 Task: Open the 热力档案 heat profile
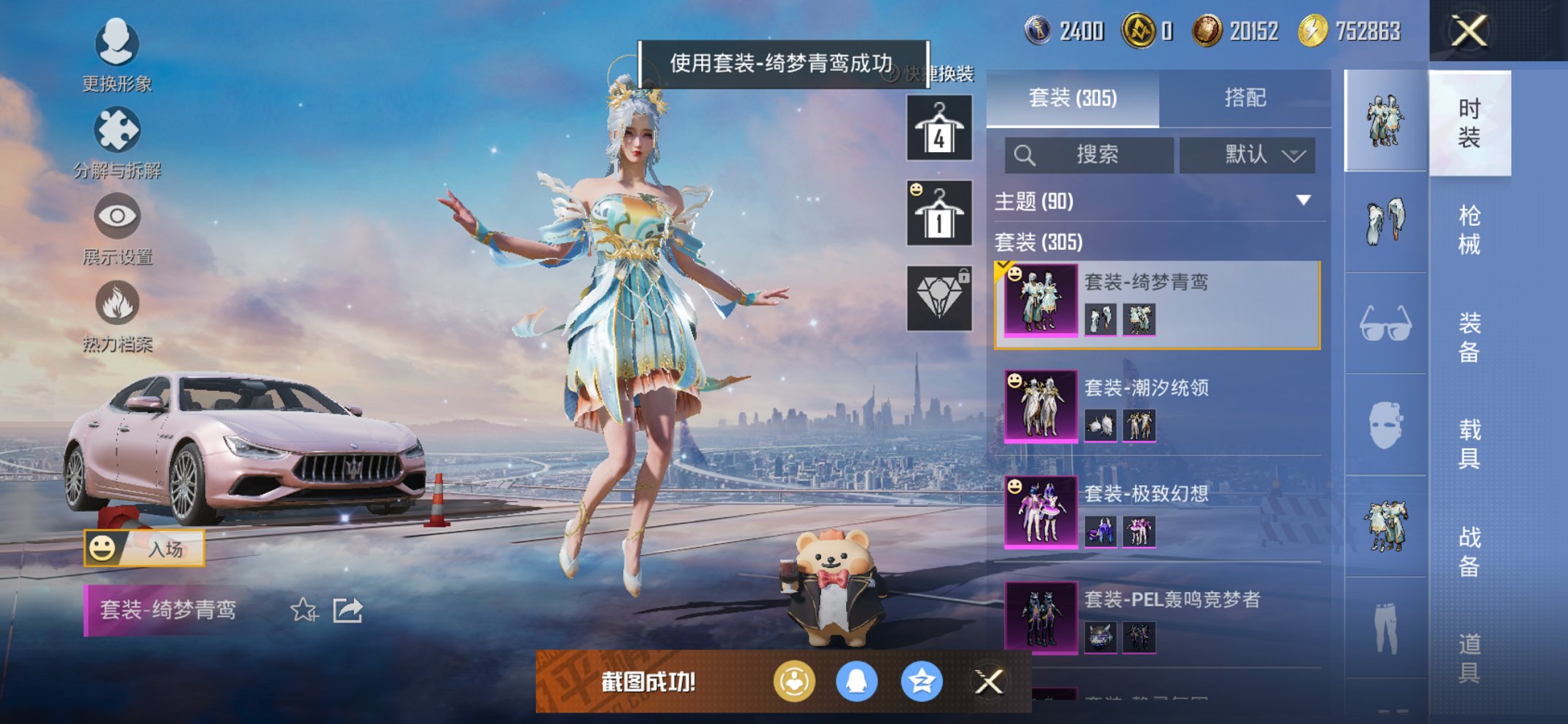[x=117, y=306]
